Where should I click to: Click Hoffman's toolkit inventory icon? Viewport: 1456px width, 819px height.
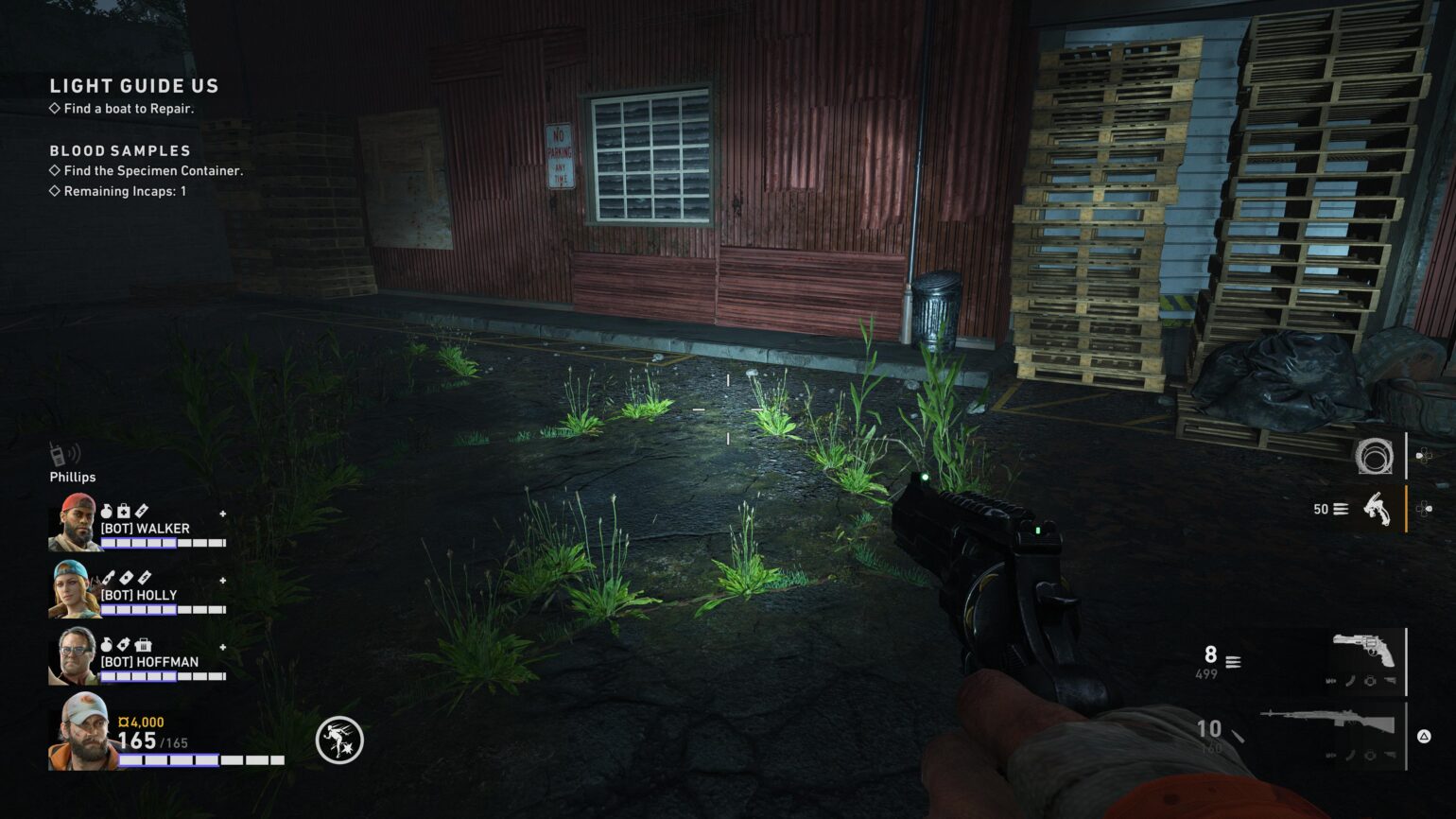tap(145, 645)
